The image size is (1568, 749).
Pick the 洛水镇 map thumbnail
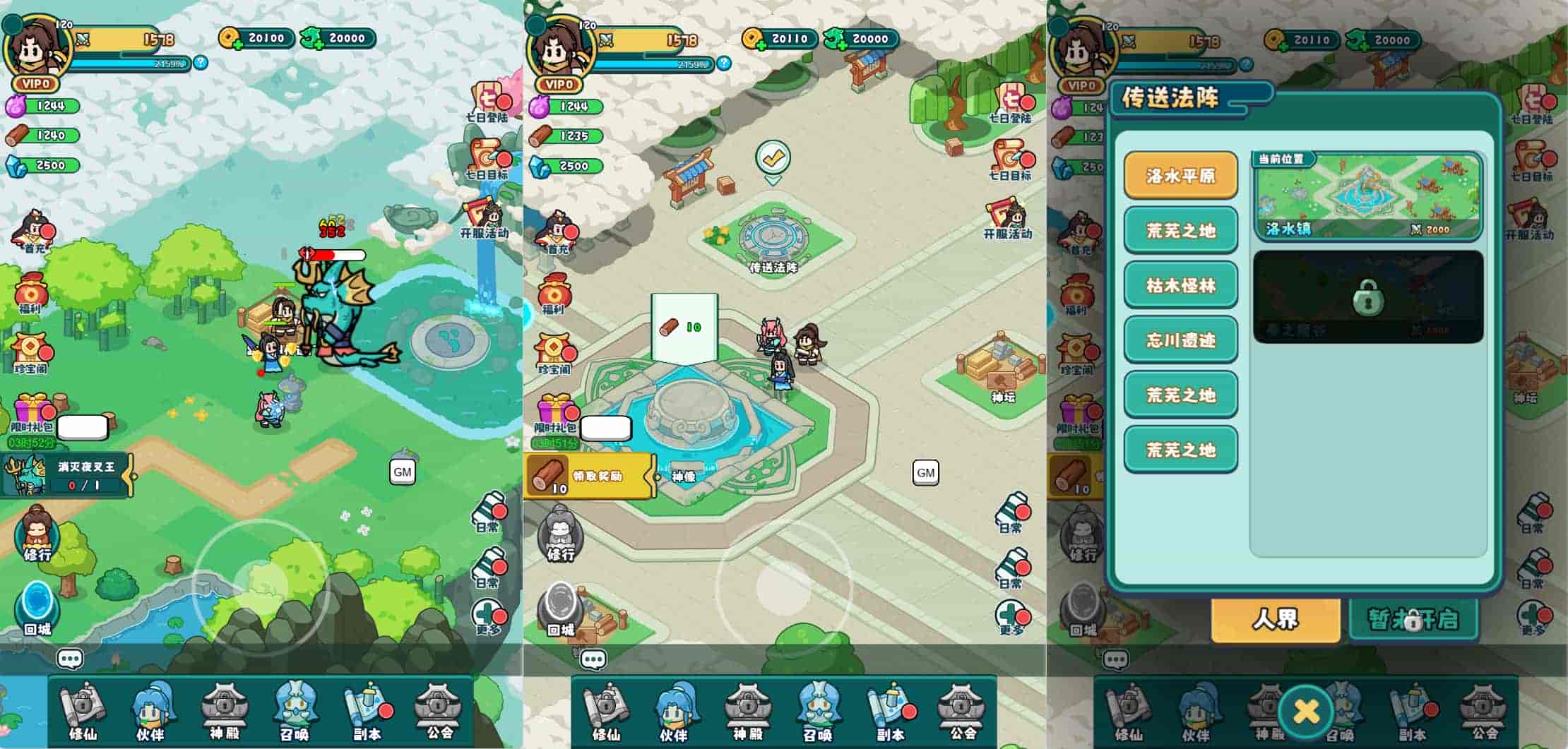1367,196
